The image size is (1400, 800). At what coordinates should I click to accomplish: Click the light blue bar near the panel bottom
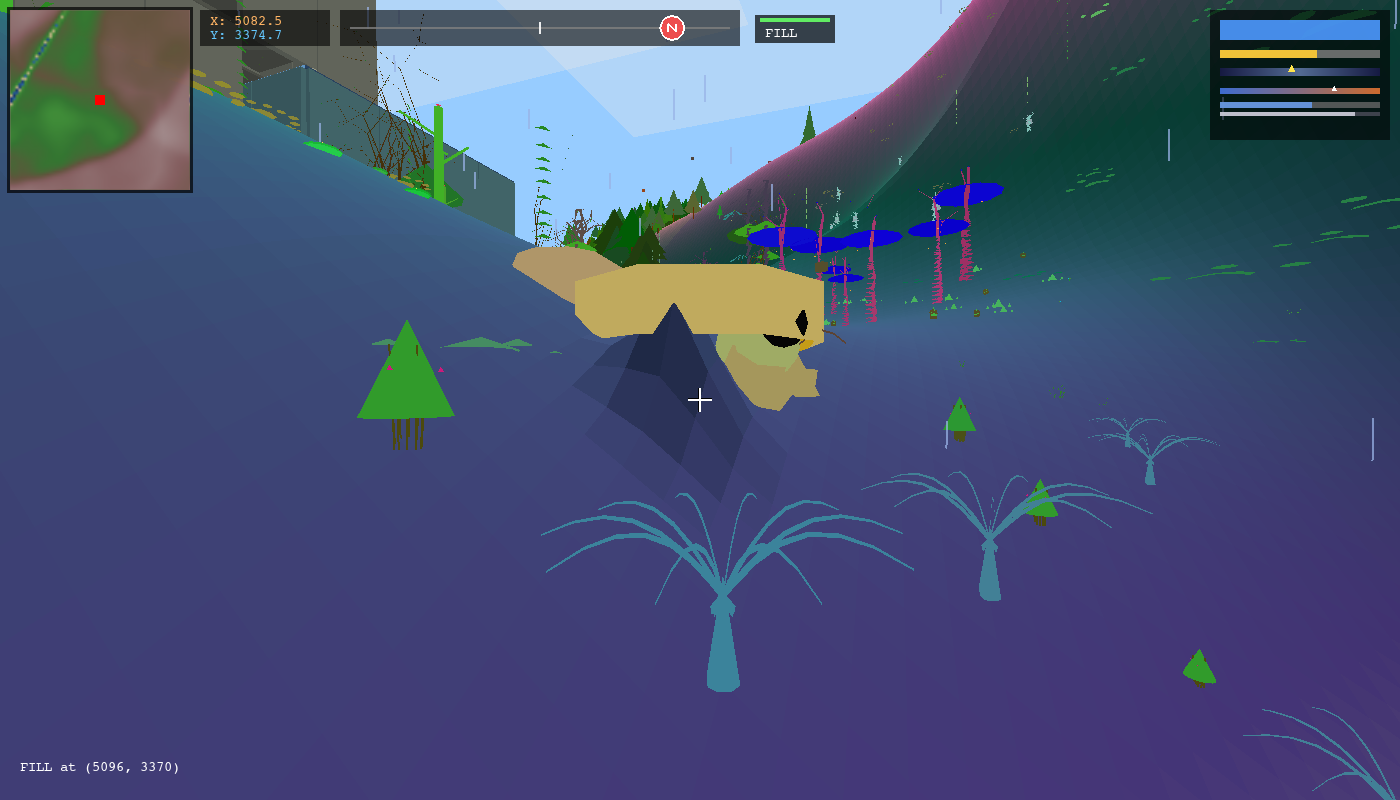click(1267, 104)
